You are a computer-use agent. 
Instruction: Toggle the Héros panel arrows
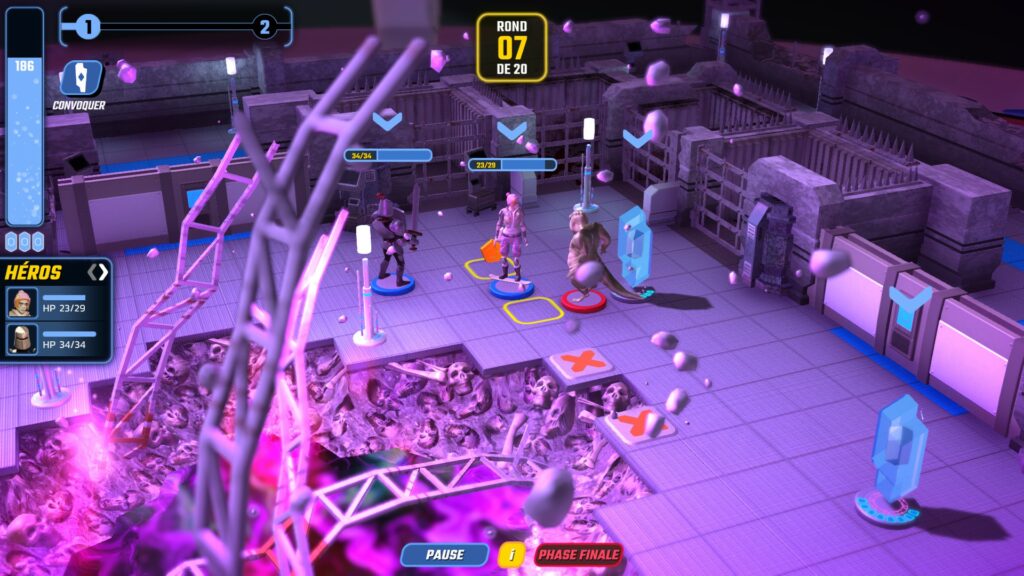97,272
